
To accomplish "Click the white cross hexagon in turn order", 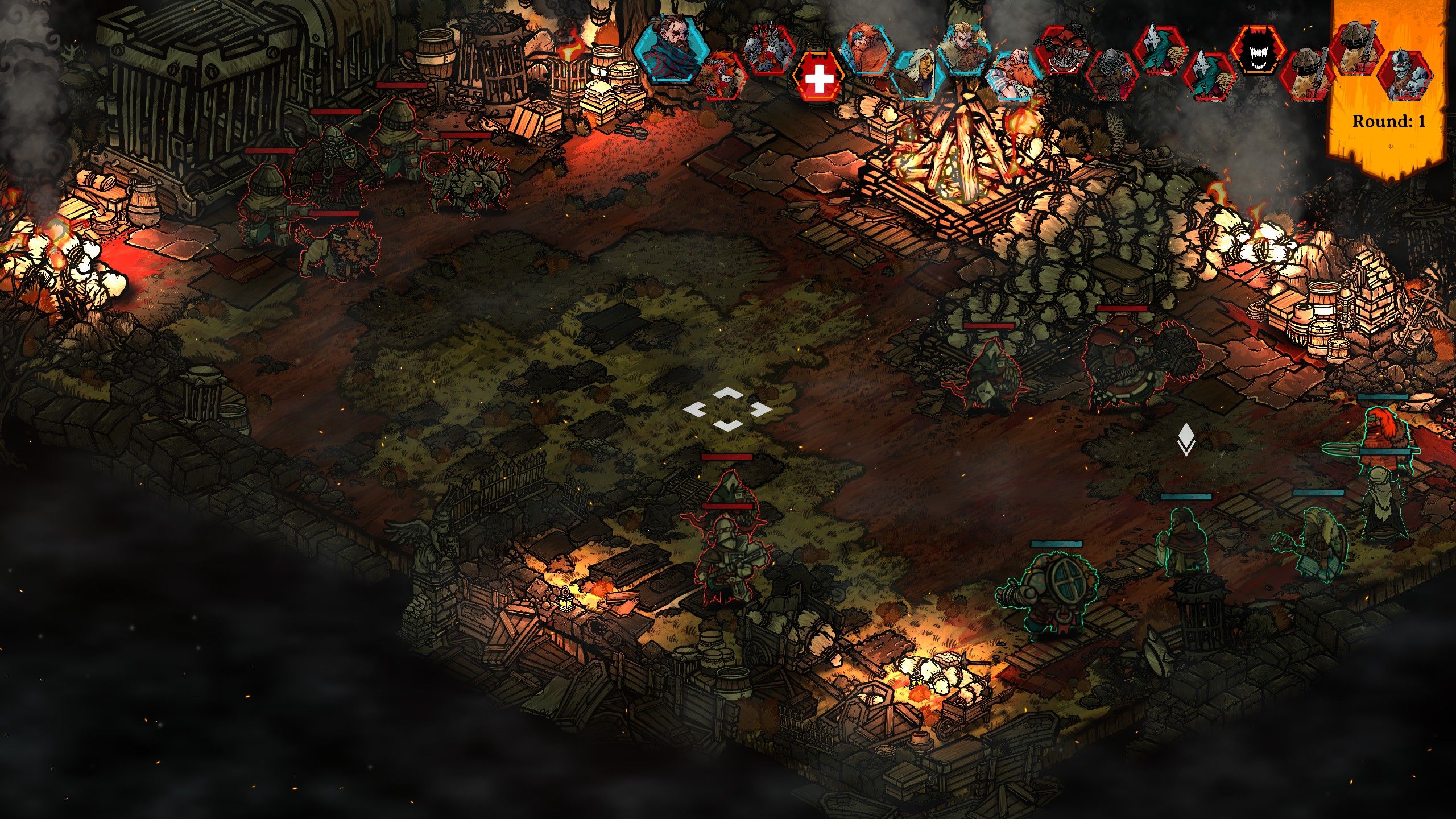I will click(x=818, y=79).
